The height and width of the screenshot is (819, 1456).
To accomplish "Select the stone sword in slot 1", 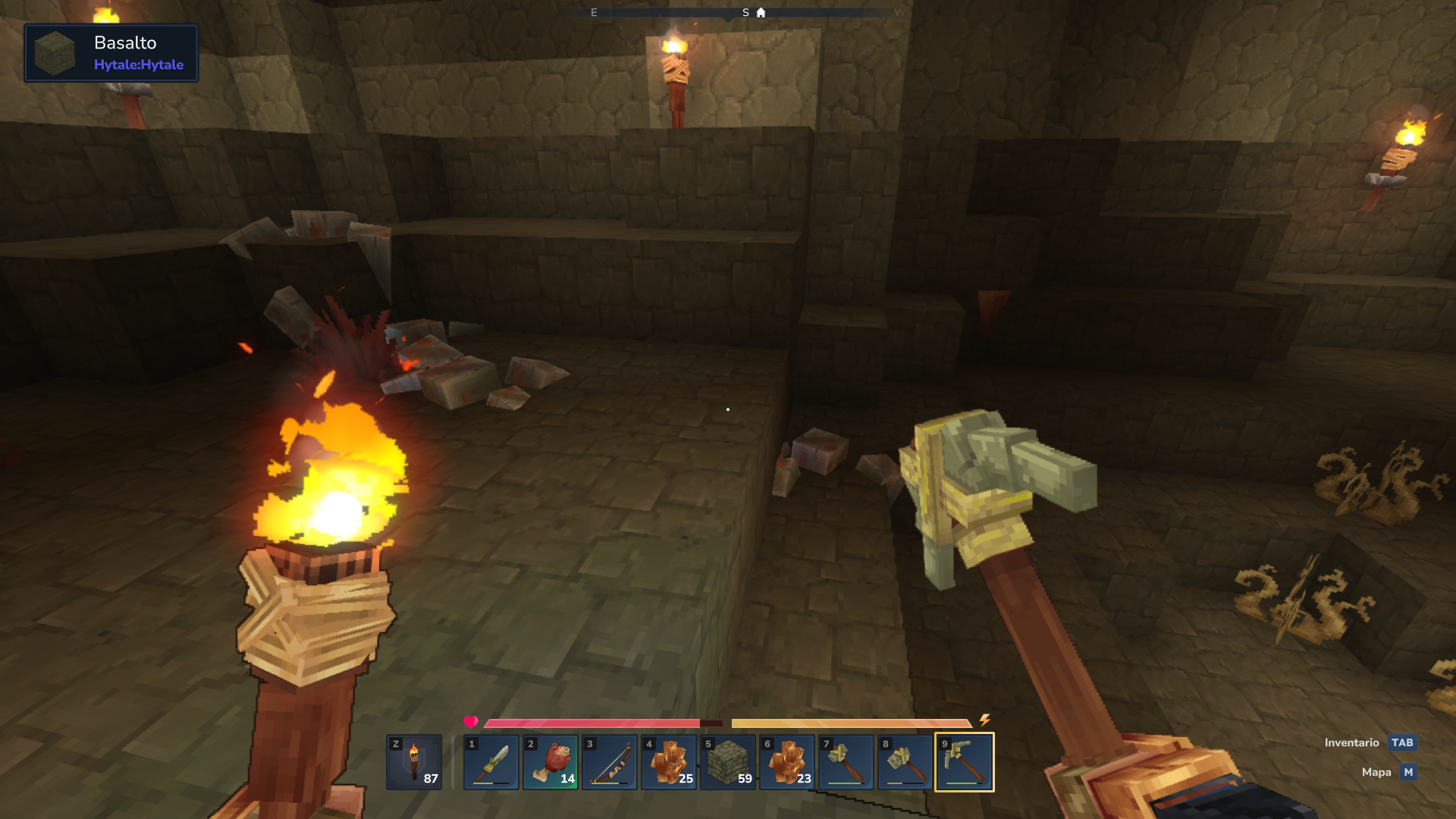I will [491, 762].
